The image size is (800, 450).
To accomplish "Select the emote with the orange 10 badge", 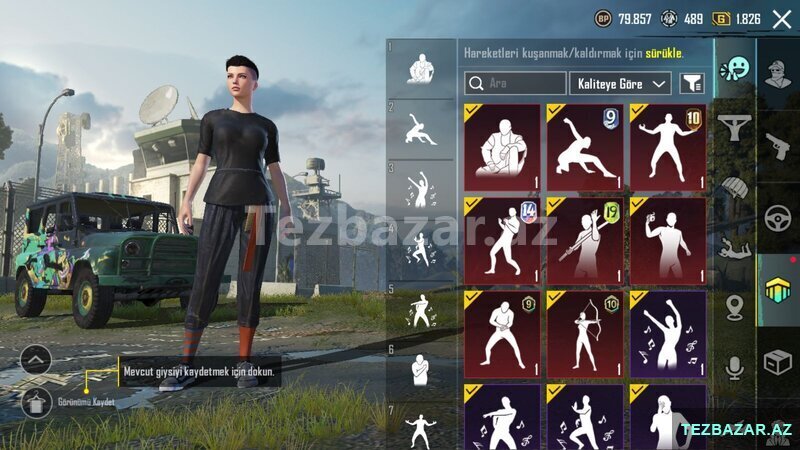I will (x=668, y=147).
